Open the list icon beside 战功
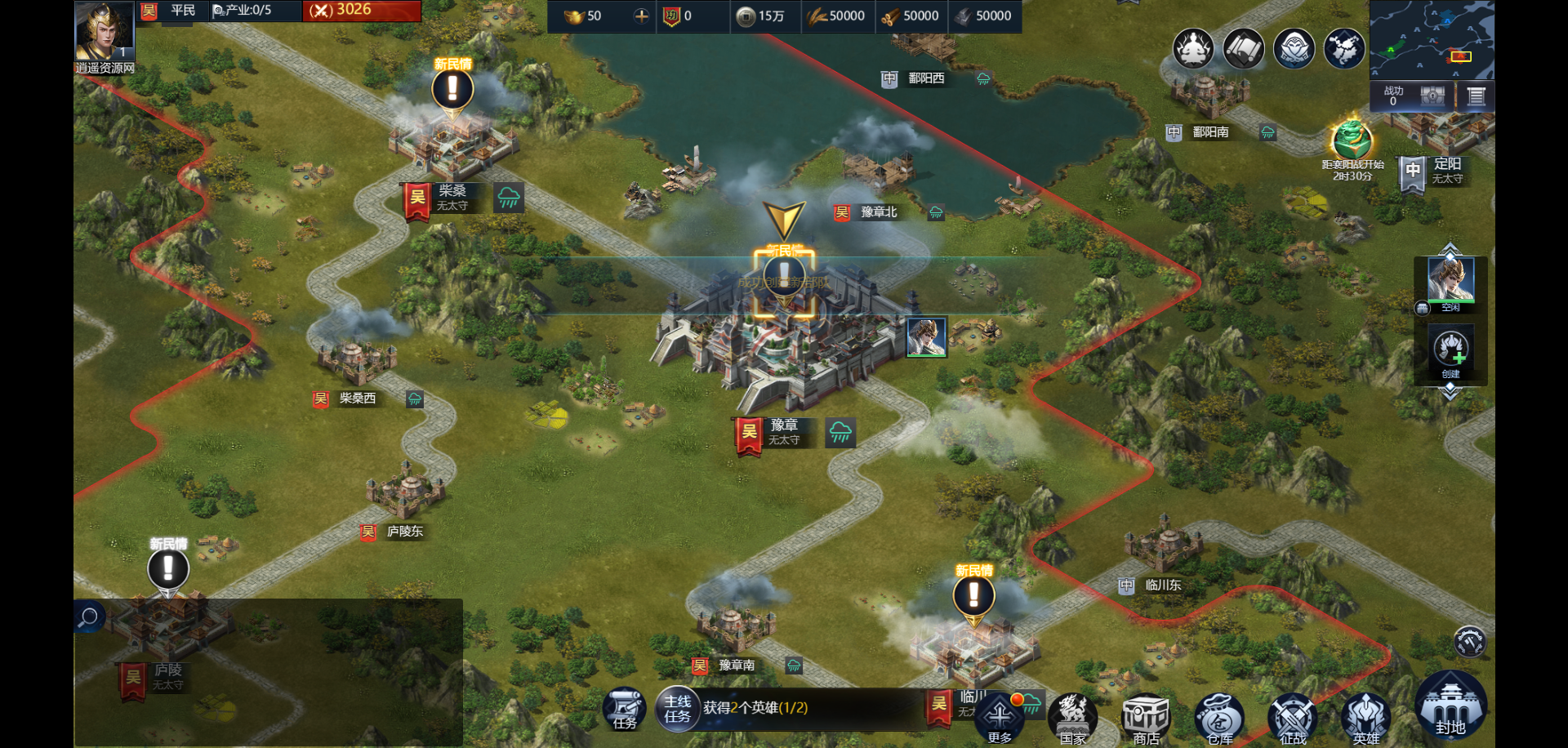Viewport: 1568px width, 748px height. pos(1476,96)
